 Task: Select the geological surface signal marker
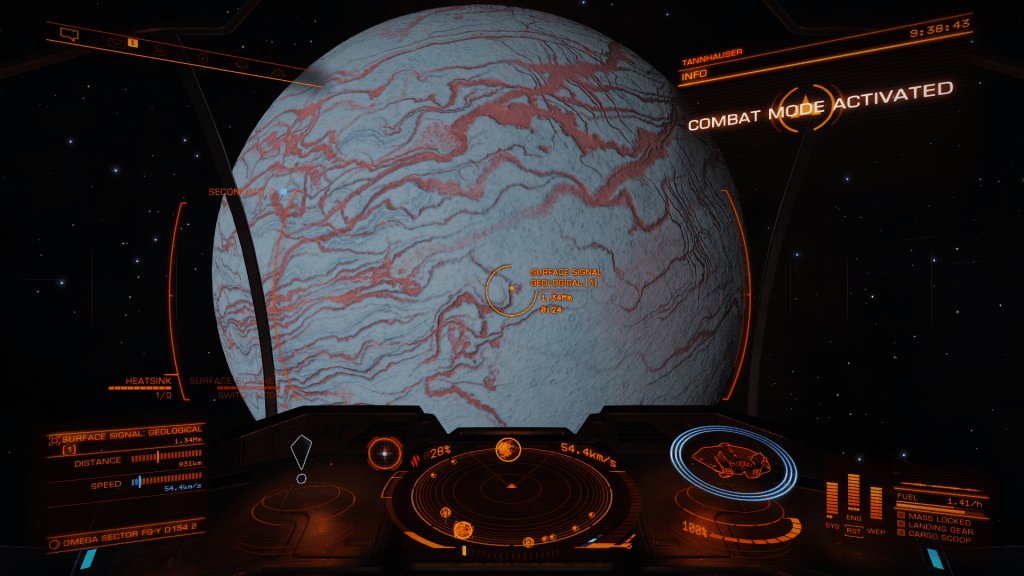(x=511, y=289)
